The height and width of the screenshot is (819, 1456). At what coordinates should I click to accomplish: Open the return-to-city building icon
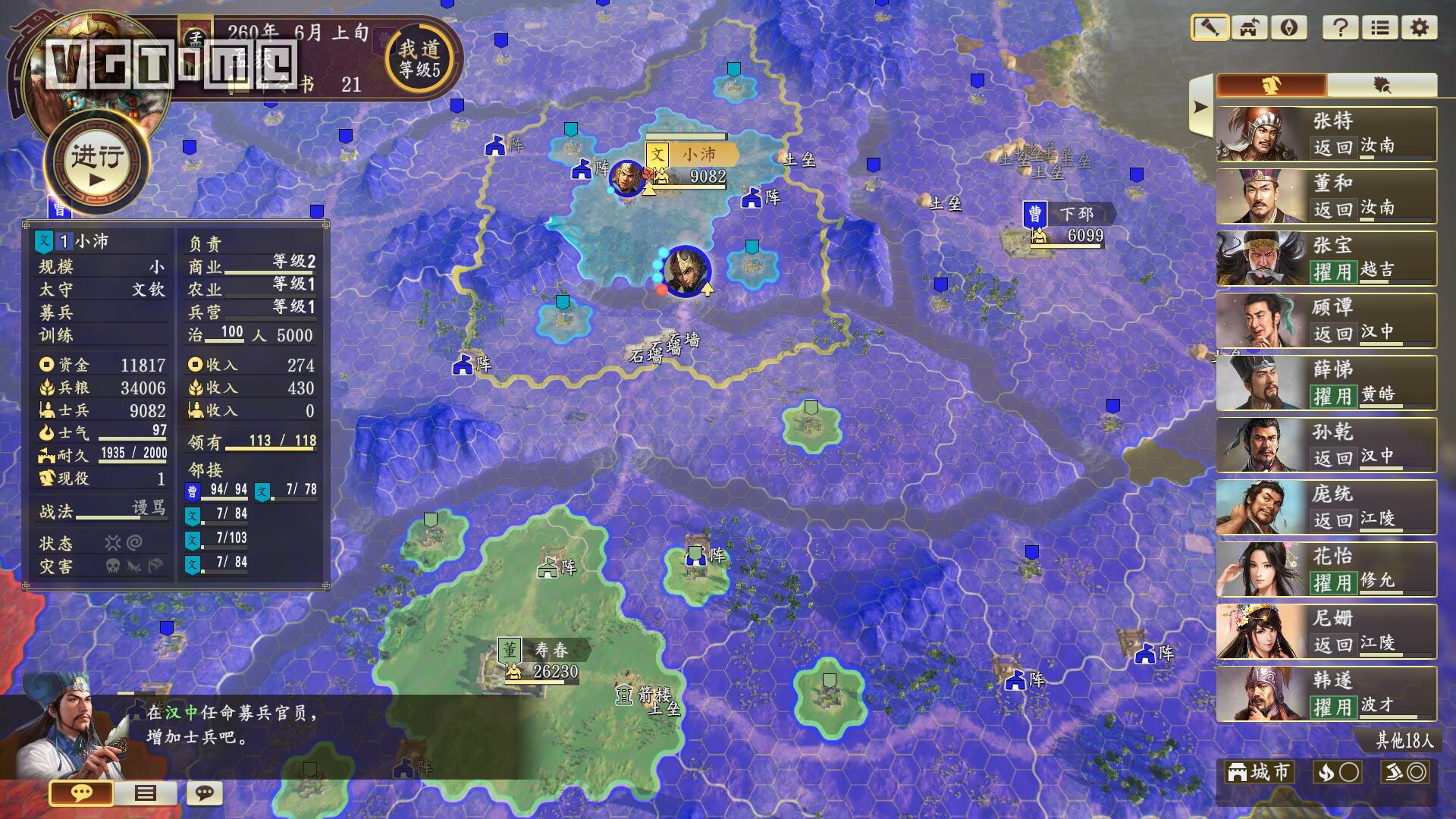[1250, 27]
